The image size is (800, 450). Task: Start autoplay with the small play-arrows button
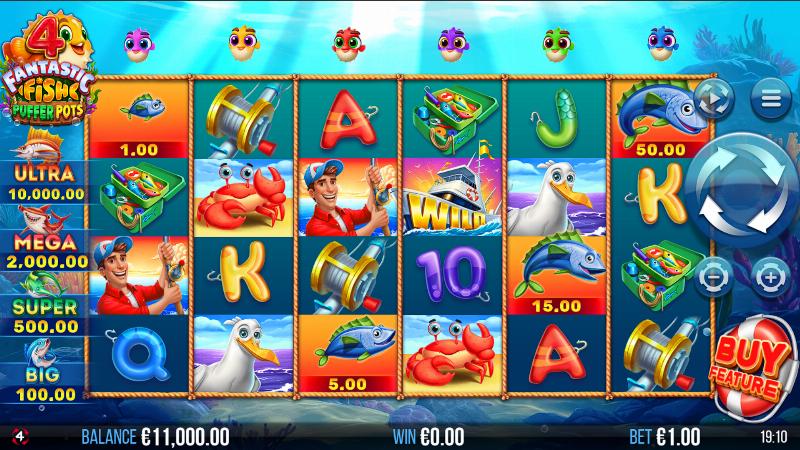716,98
